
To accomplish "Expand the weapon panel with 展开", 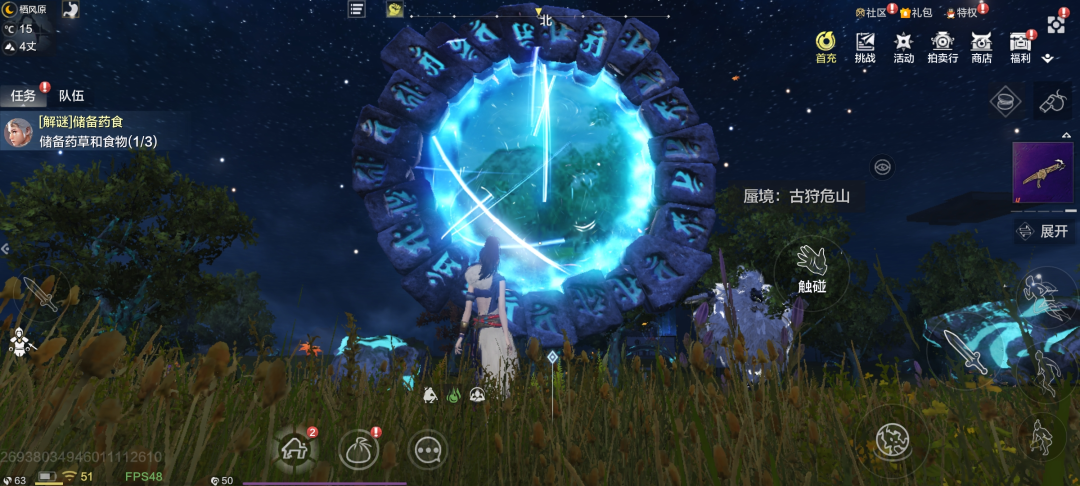I will tap(1044, 231).
